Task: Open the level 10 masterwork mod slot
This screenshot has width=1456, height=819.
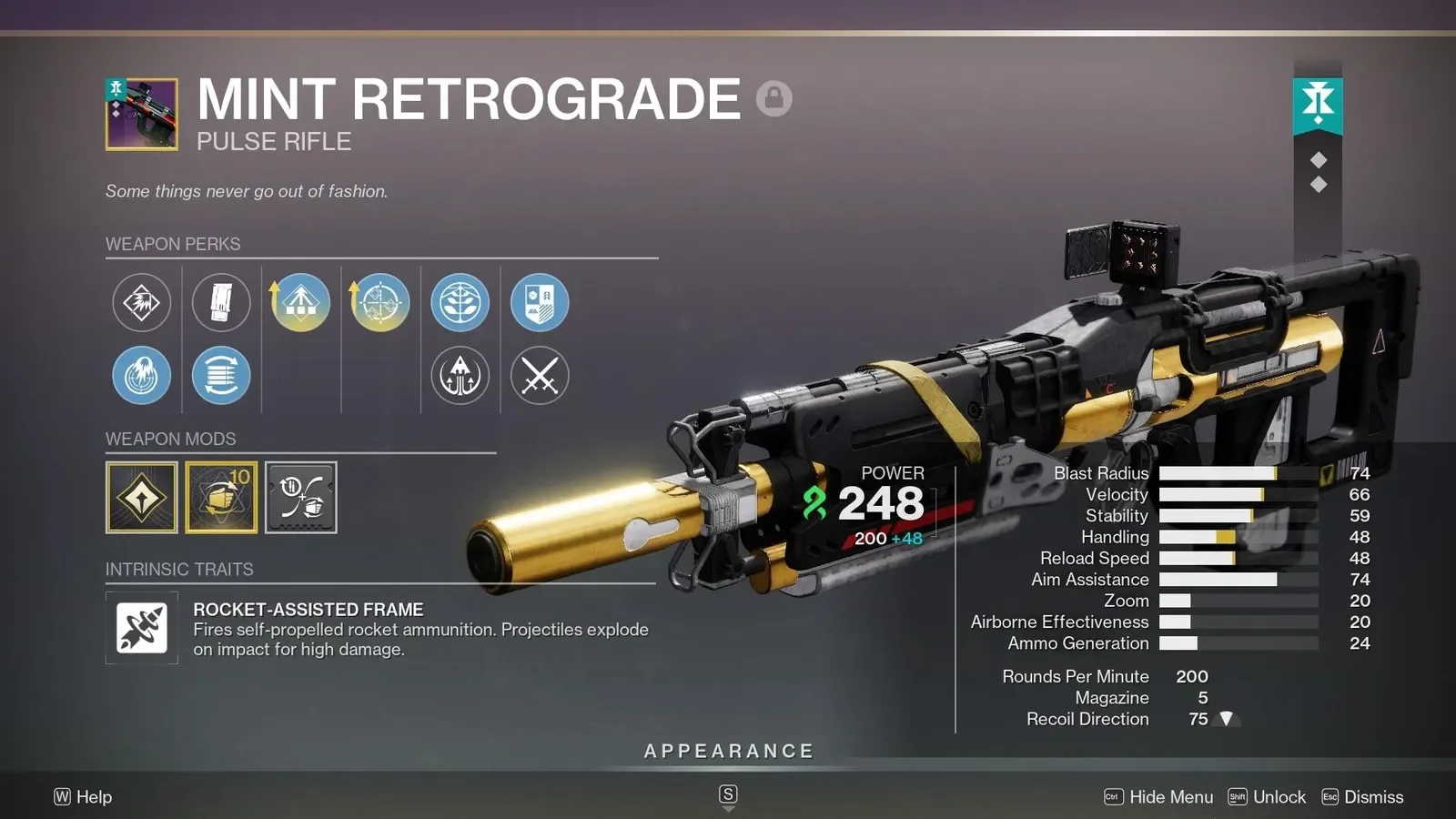Action: [x=221, y=497]
